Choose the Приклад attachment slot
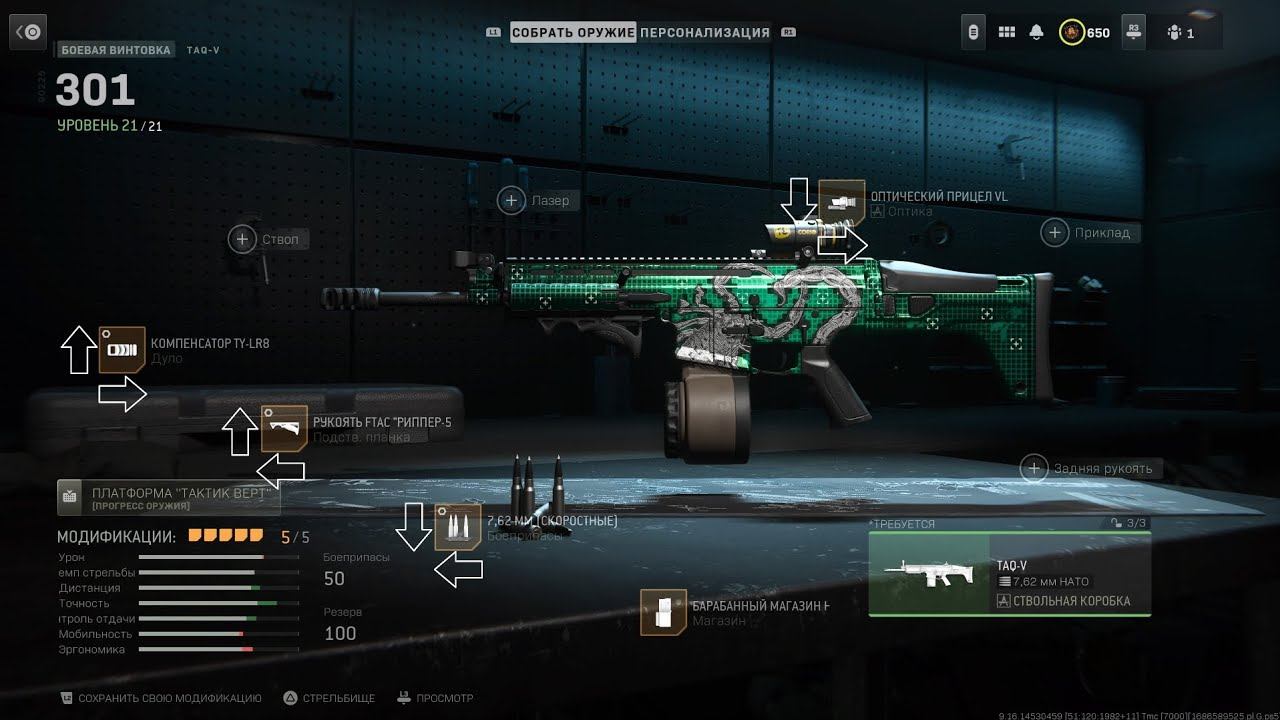The image size is (1280, 720). [x=1055, y=233]
